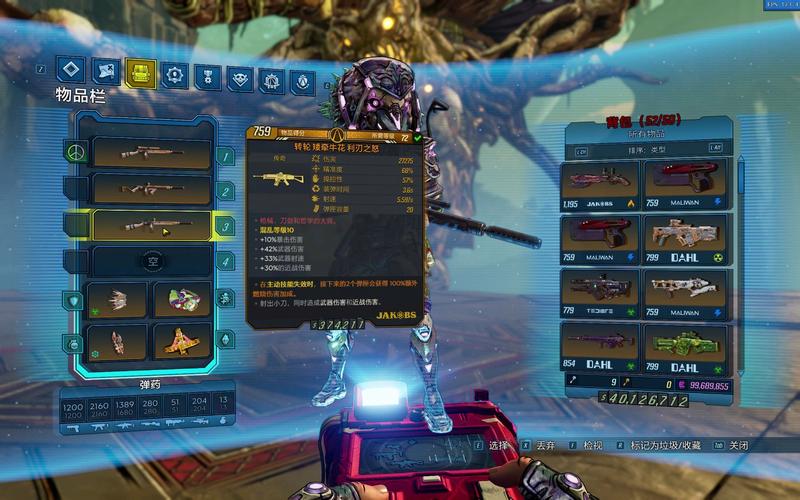The height and width of the screenshot is (500, 800).
Task: Select weapon slot 1 sniper rifle
Action: [152, 153]
